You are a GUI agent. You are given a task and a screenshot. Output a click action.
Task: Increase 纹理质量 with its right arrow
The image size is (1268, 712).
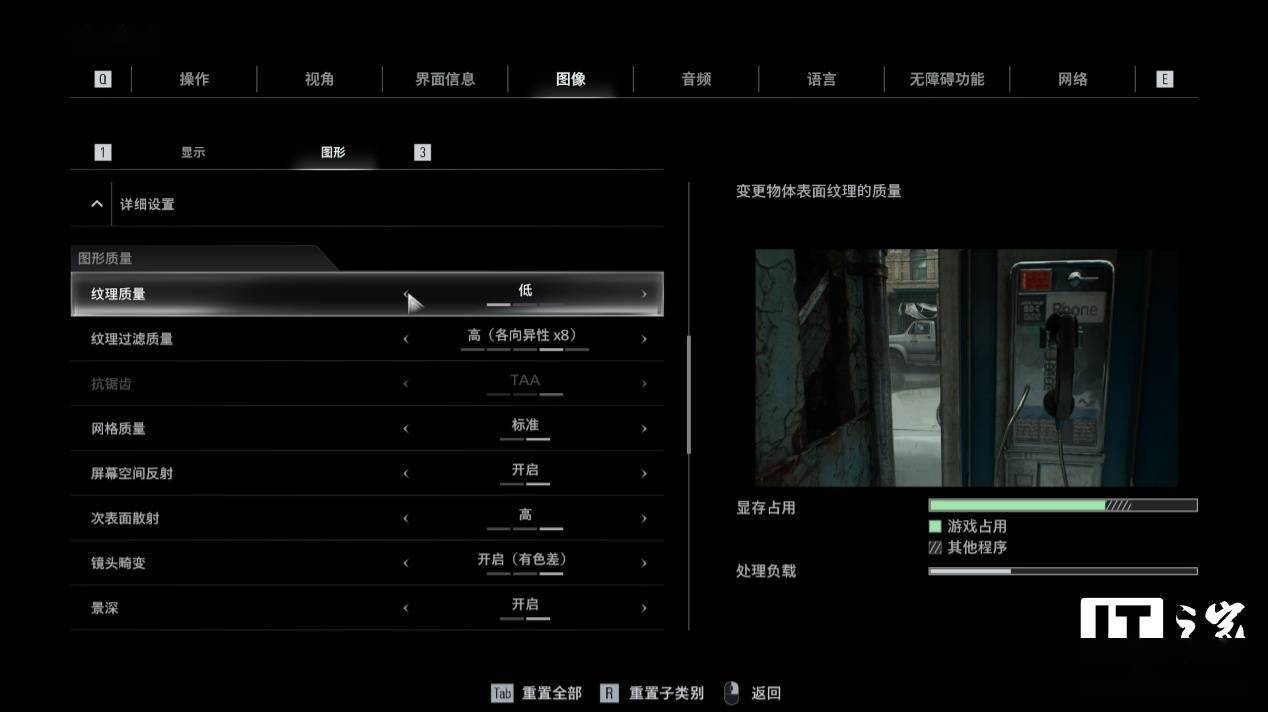644,294
